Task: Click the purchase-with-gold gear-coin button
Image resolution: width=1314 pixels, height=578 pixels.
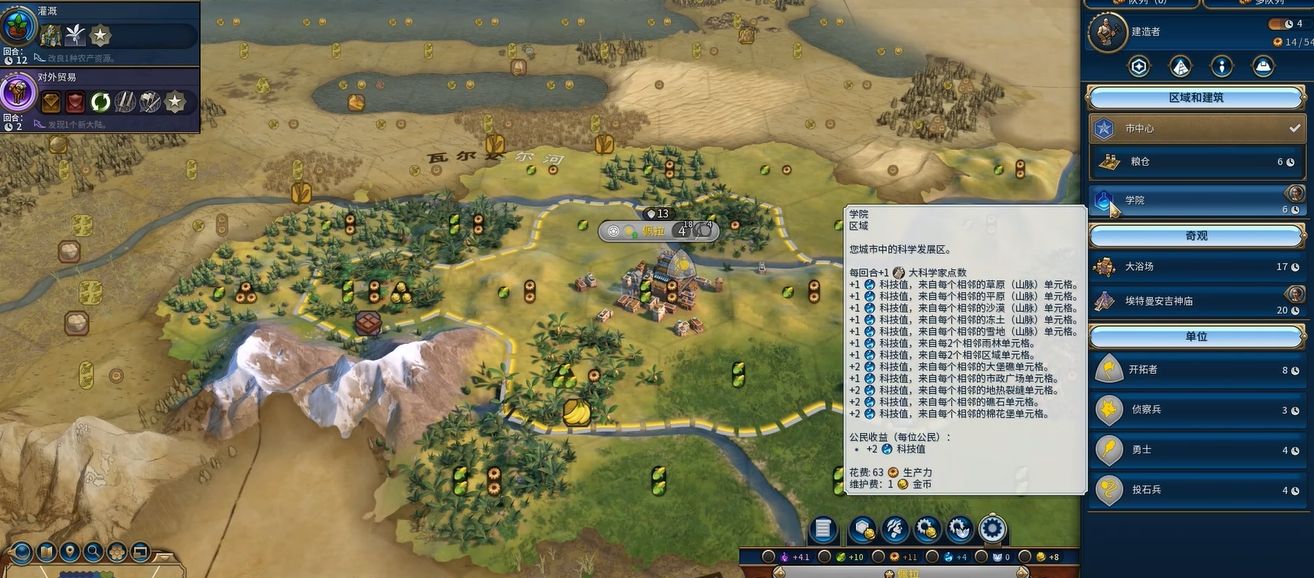Action: point(927,529)
